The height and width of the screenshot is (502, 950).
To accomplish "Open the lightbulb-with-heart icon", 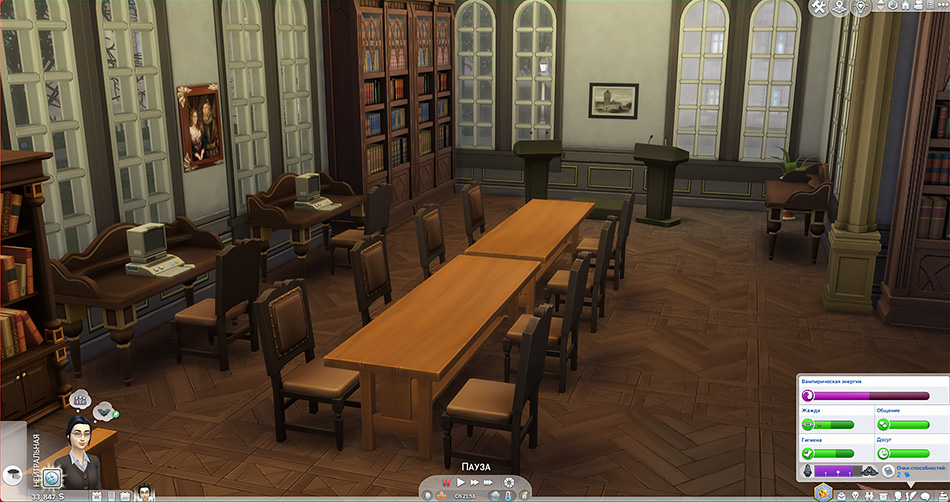I will (x=858, y=7).
